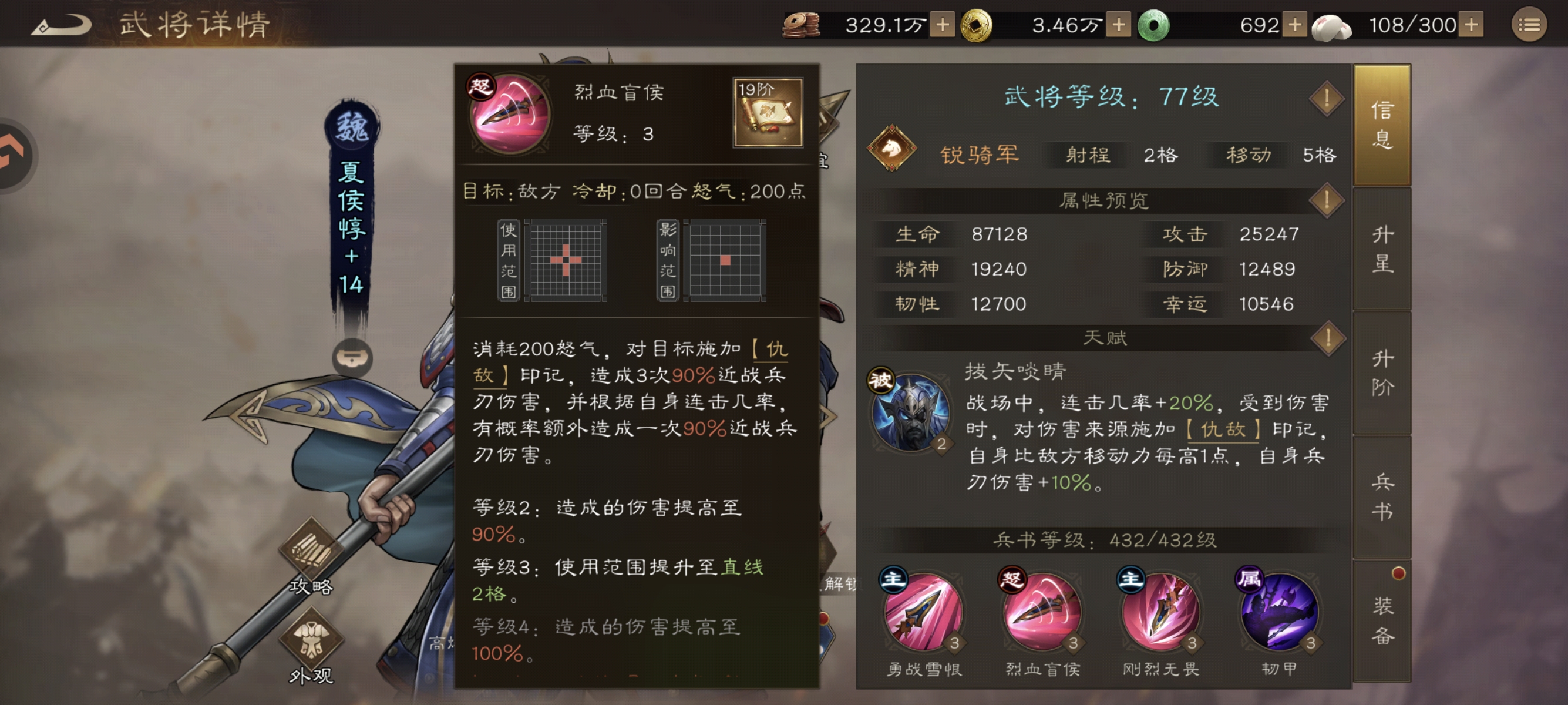The image size is (1568, 705).
Task: Open the 使用范围 grid preview
Action: click(566, 261)
